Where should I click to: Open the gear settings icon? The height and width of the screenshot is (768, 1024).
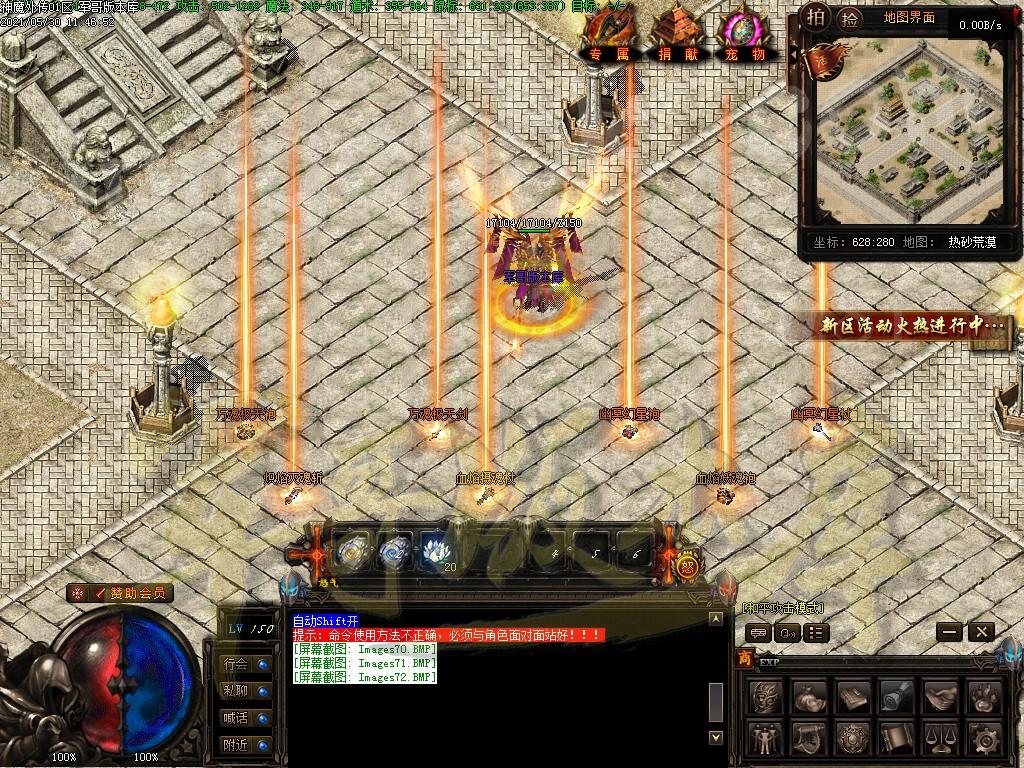tap(986, 739)
